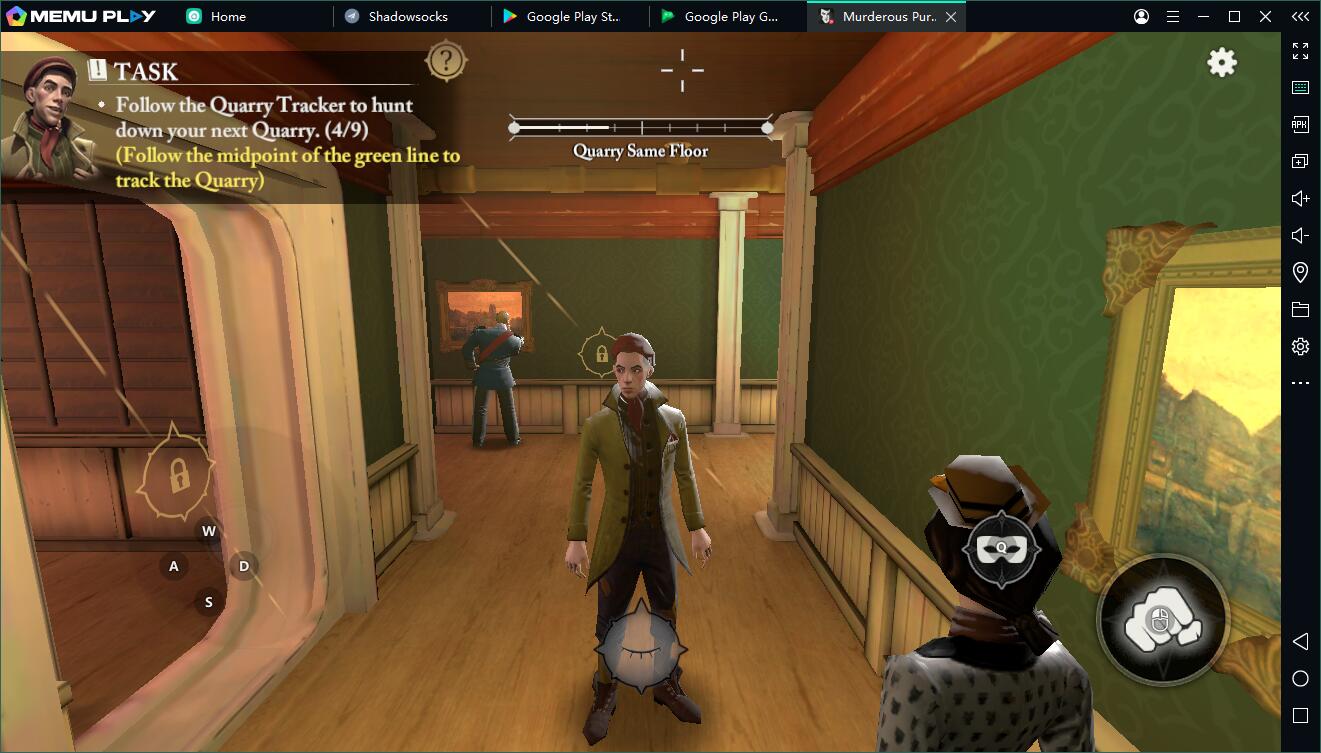The height and width of the screenshot is (753, 1321).
Task: Tap the D movement key
Action: point(244,566)
